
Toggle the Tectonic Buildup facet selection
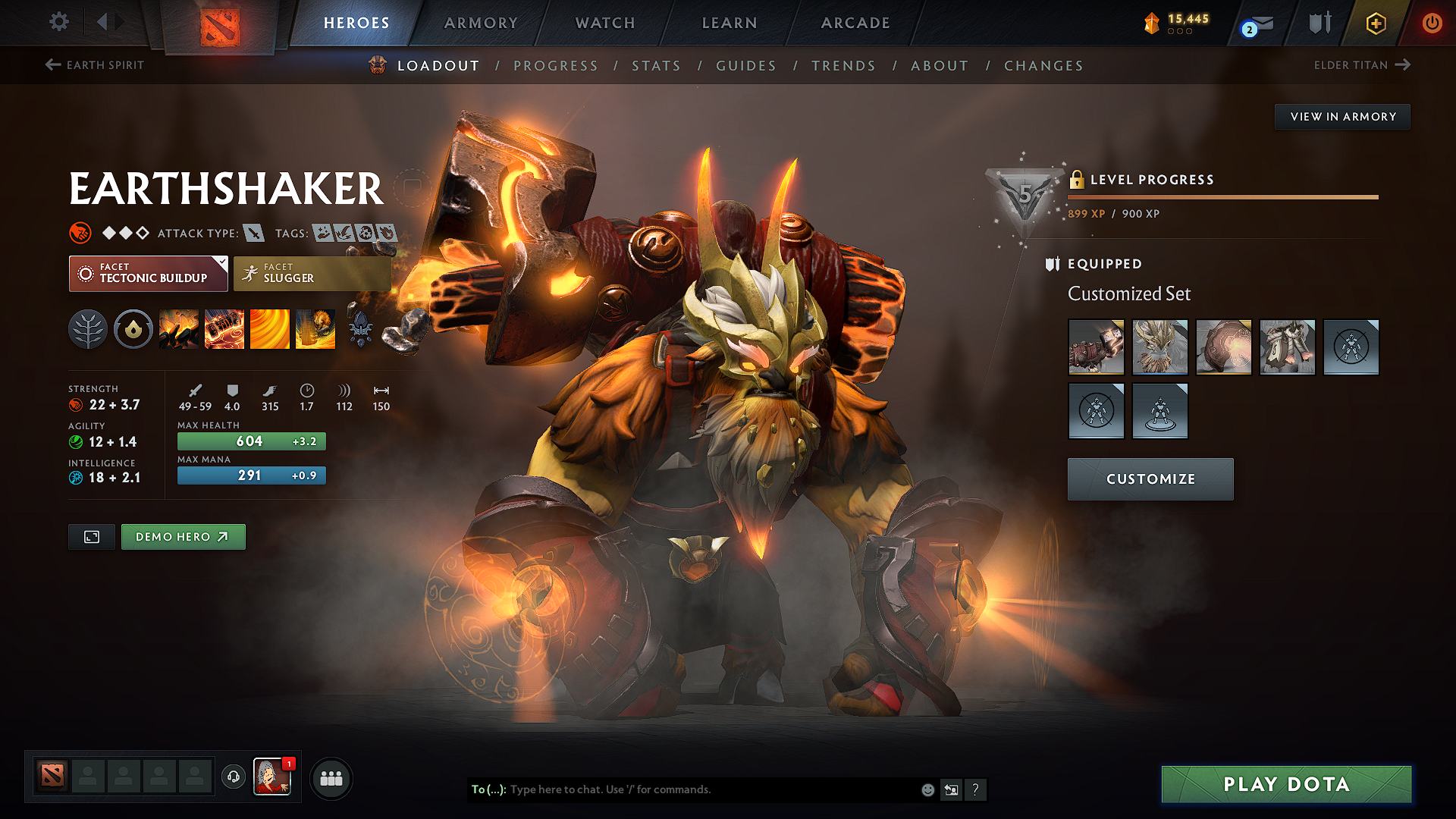pyautogui.click(x=148, y=274)
